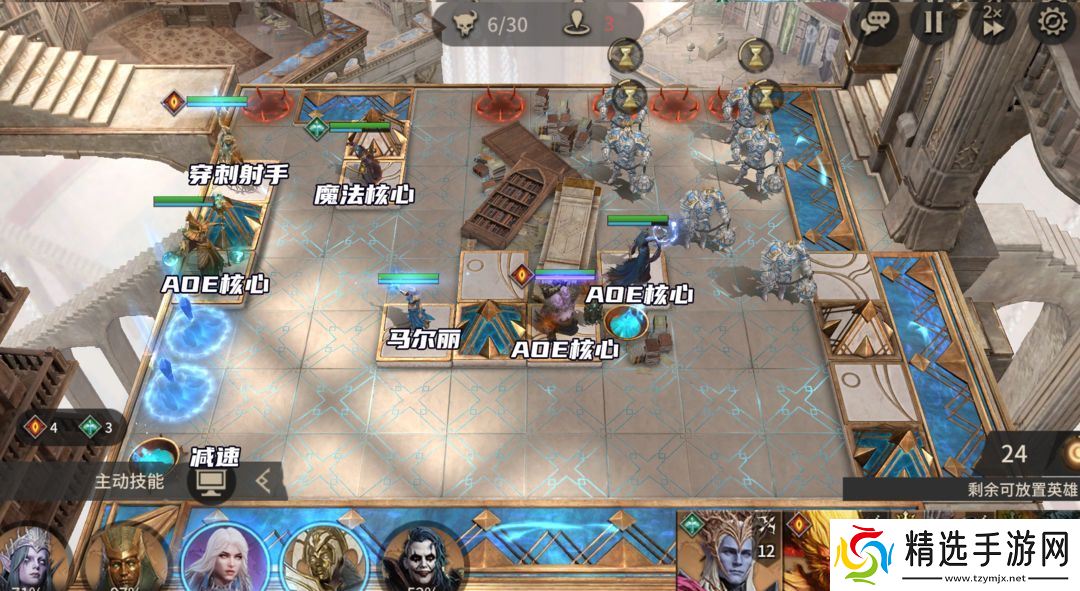Activate the slow active skill orb
This screenshot has height=591, width=1080.
[x=154, y=456]
